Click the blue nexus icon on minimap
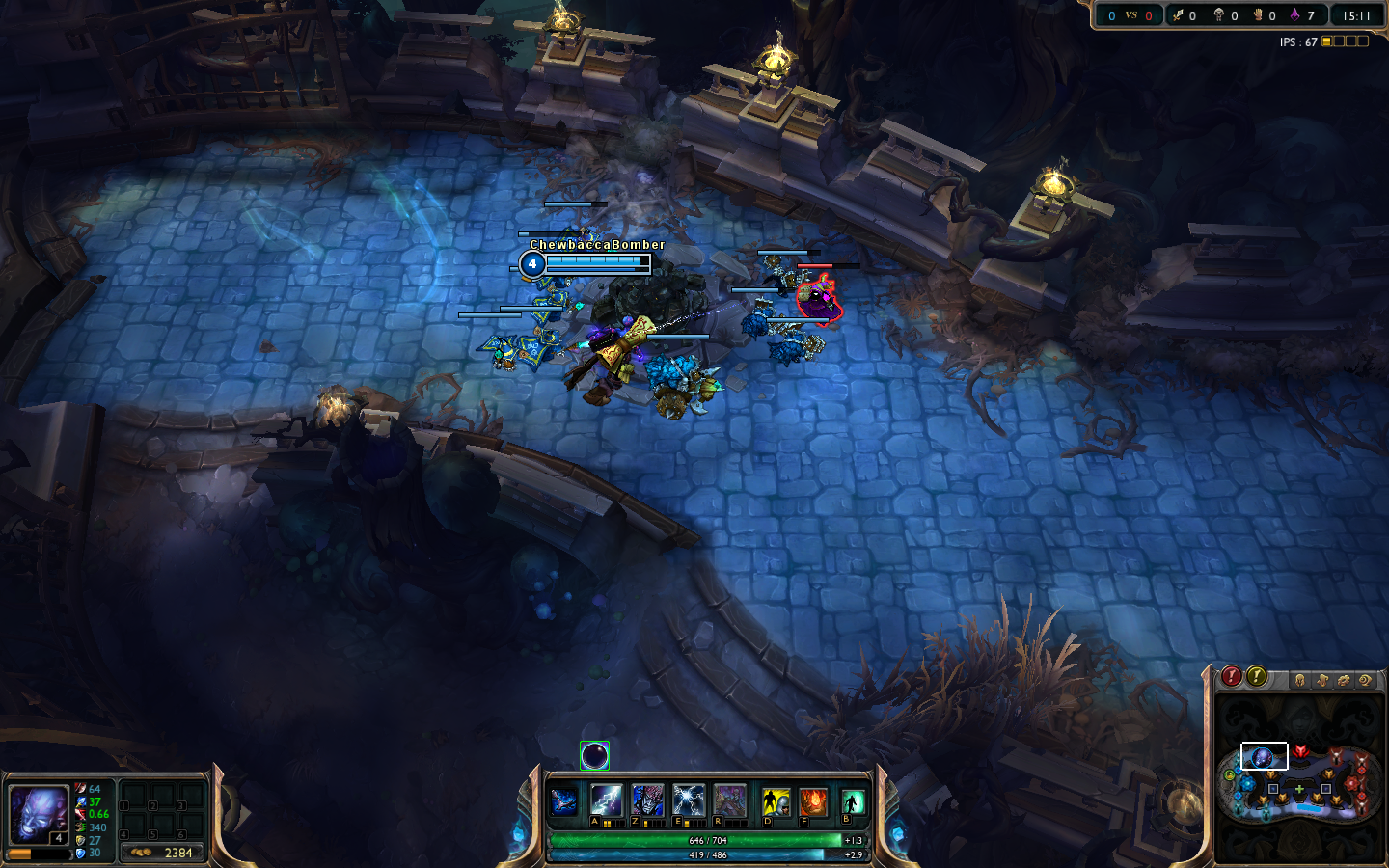Viewport: 1389px width, 868px height. [x=1247, y=783]
